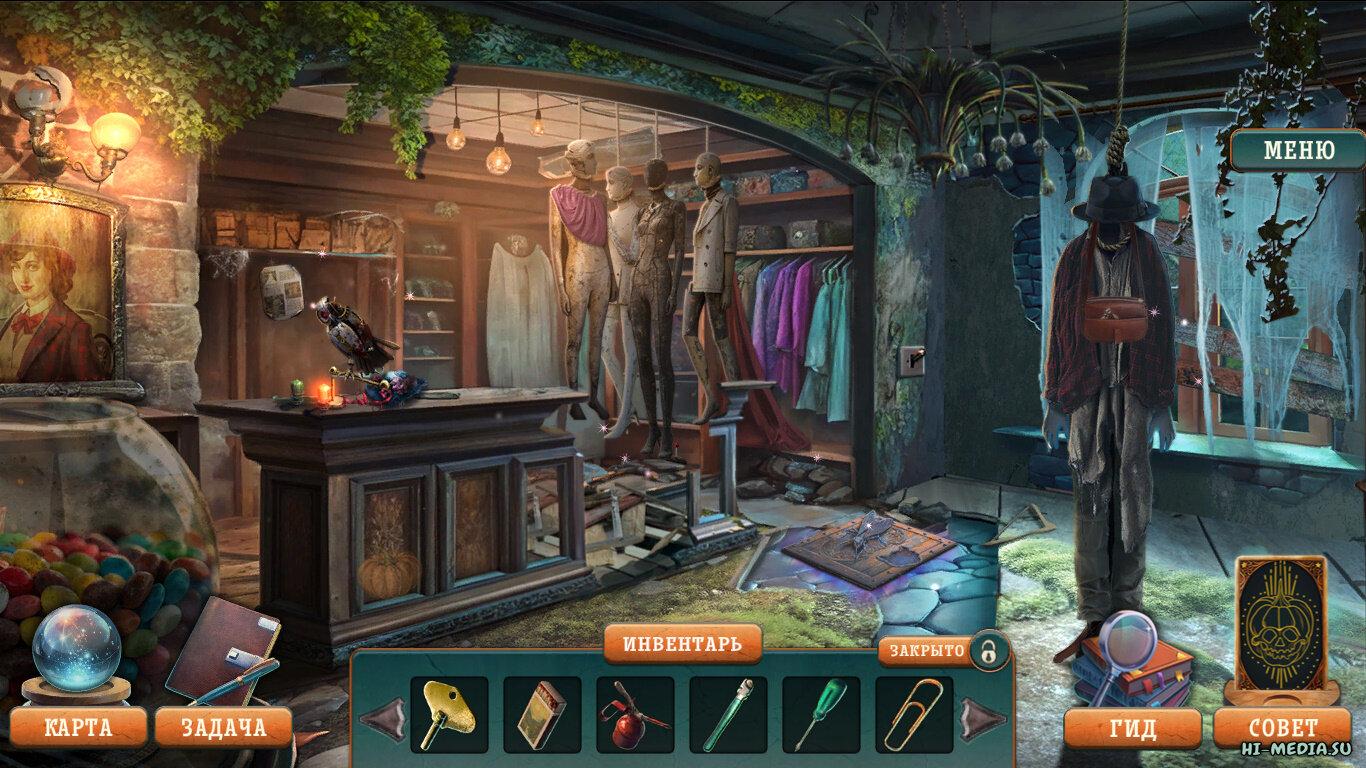Select the green screwdriver item
This screenshot has height=768, width=1366.
(820, 714)
